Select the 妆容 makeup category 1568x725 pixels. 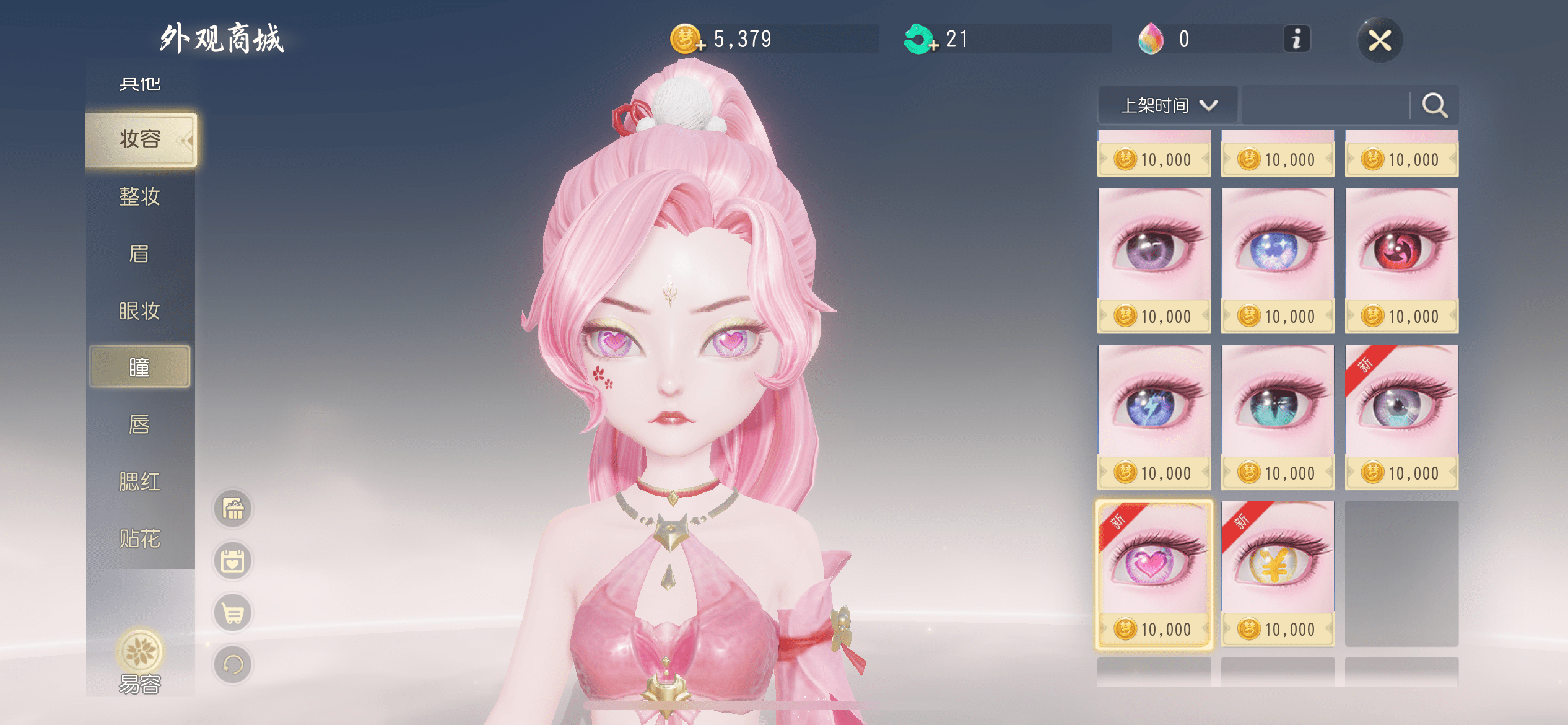141,139
